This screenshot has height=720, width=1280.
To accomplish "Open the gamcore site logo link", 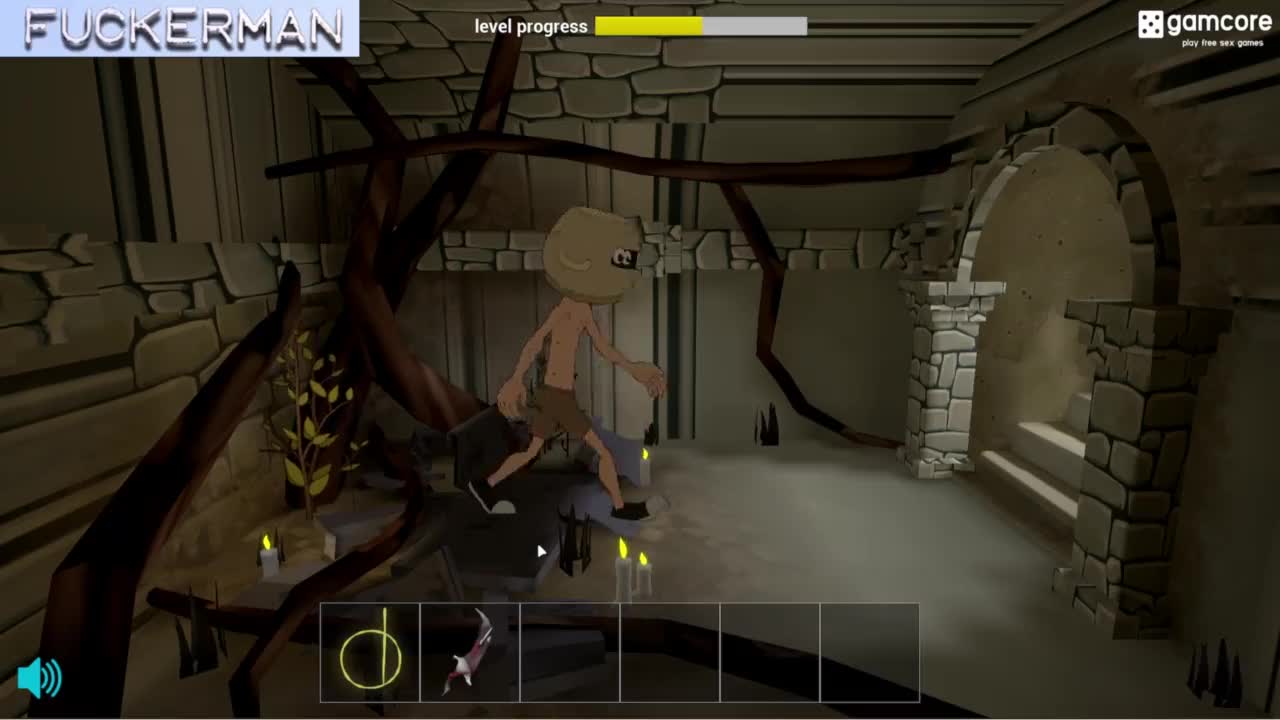I will 1203,27.
